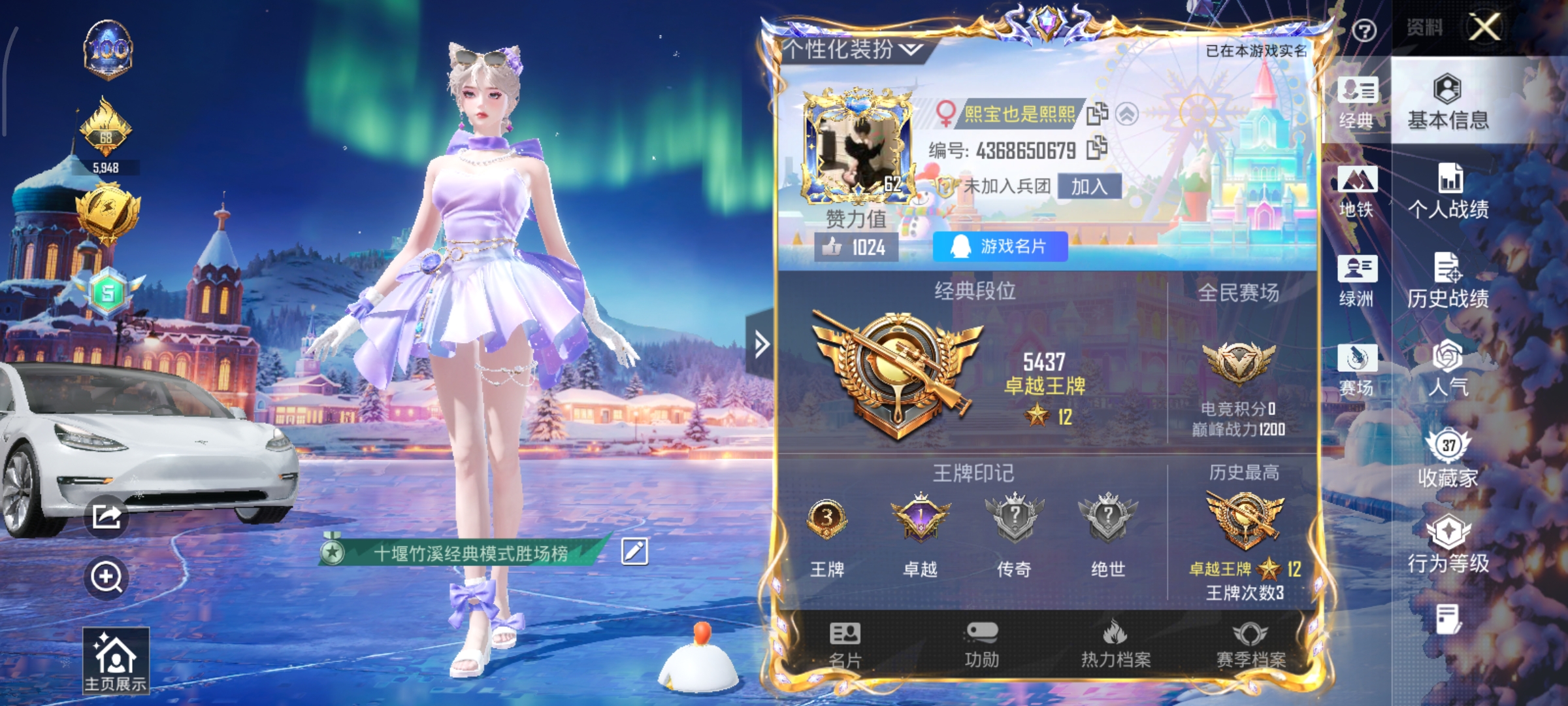Open the help question mark icon

coord(1366,29)
